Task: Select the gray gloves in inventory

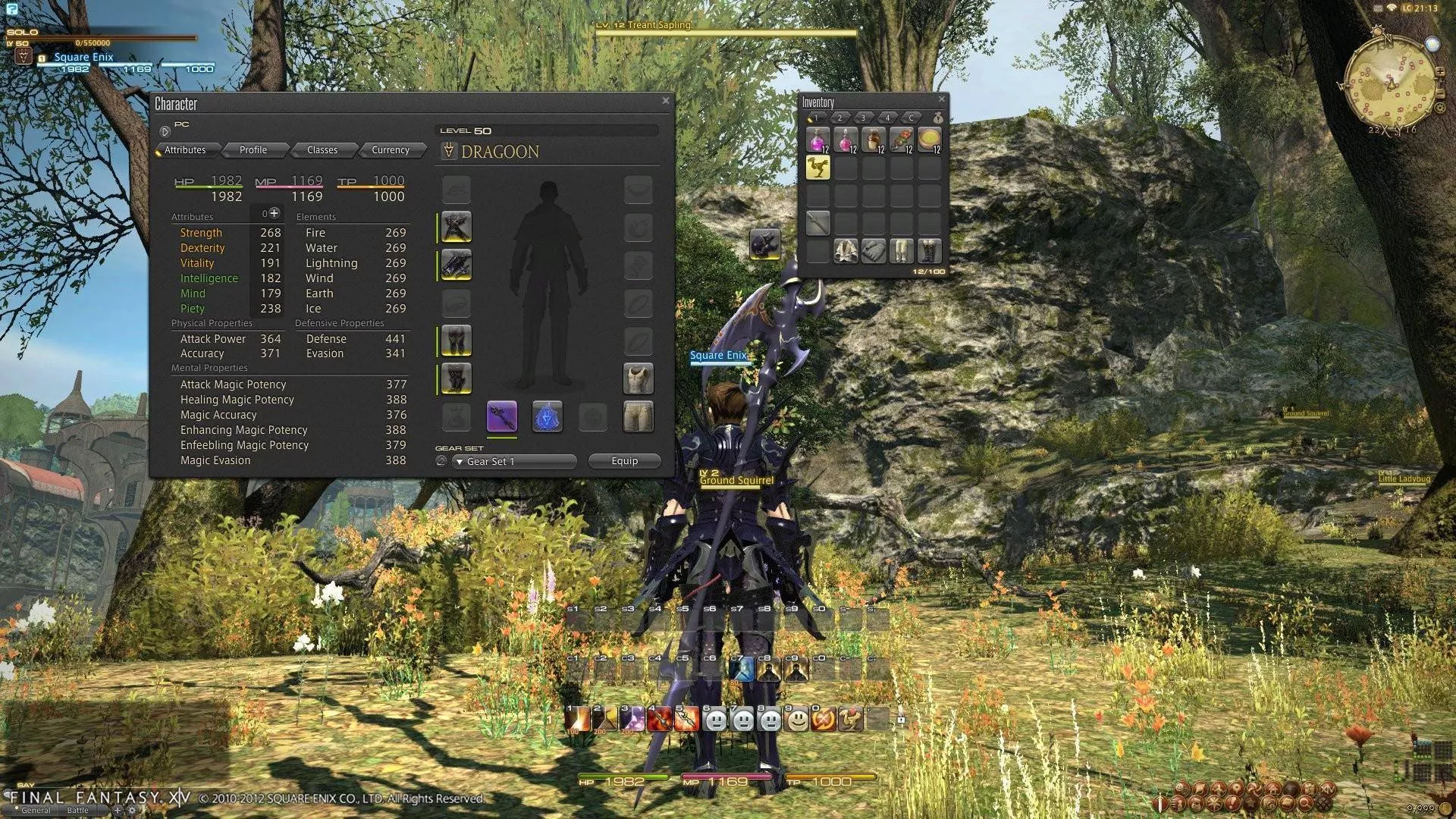Action: (874, 250)
